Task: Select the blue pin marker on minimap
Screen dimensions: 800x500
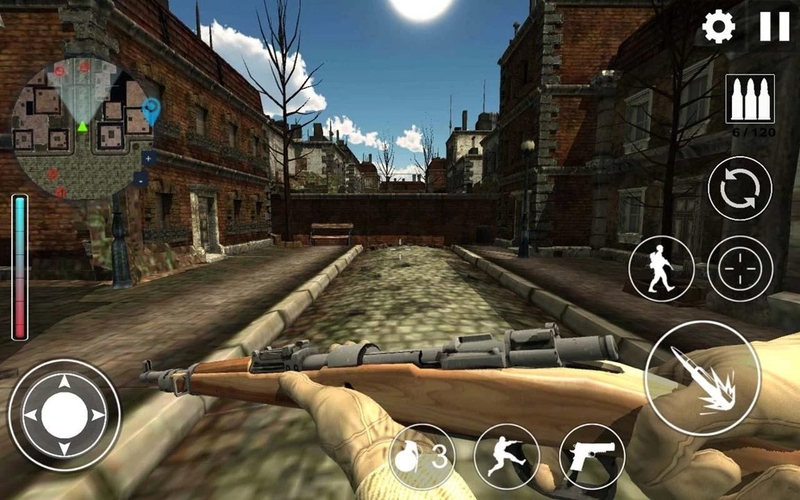Action: (151, 109)
